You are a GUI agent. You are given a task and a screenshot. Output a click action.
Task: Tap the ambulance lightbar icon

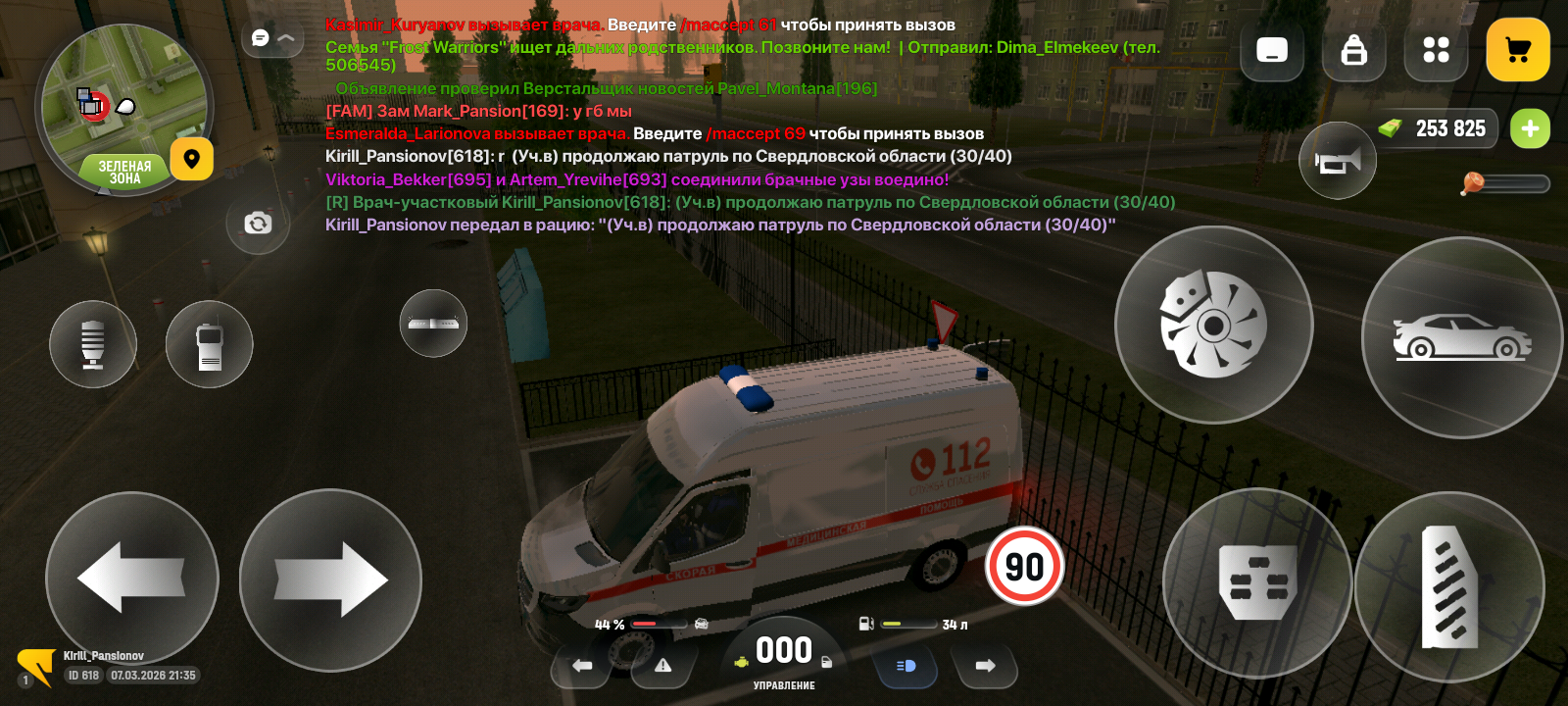(x=433, y=324)
